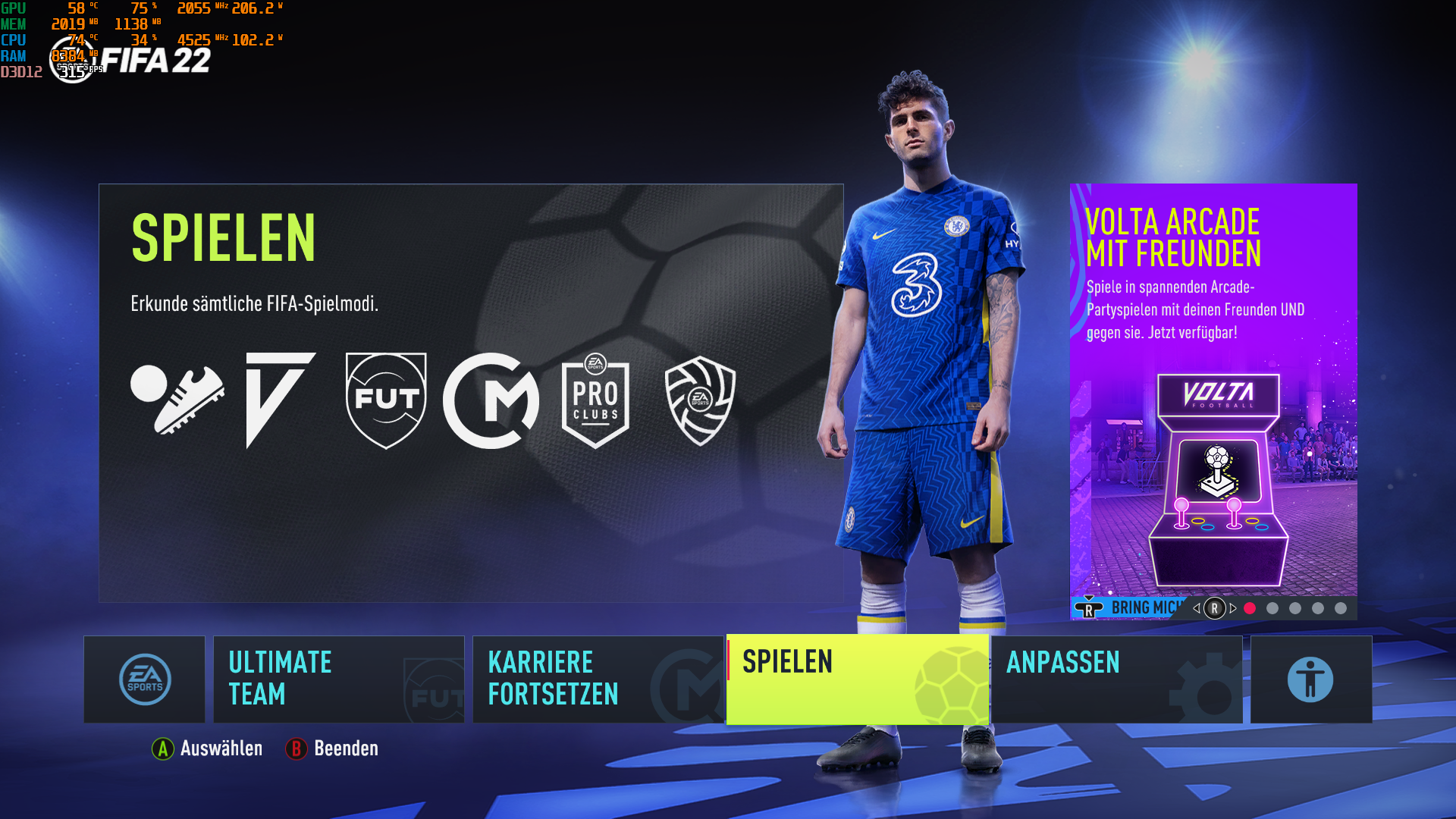Open FUT via the shield icon

[x=385, y=398]
